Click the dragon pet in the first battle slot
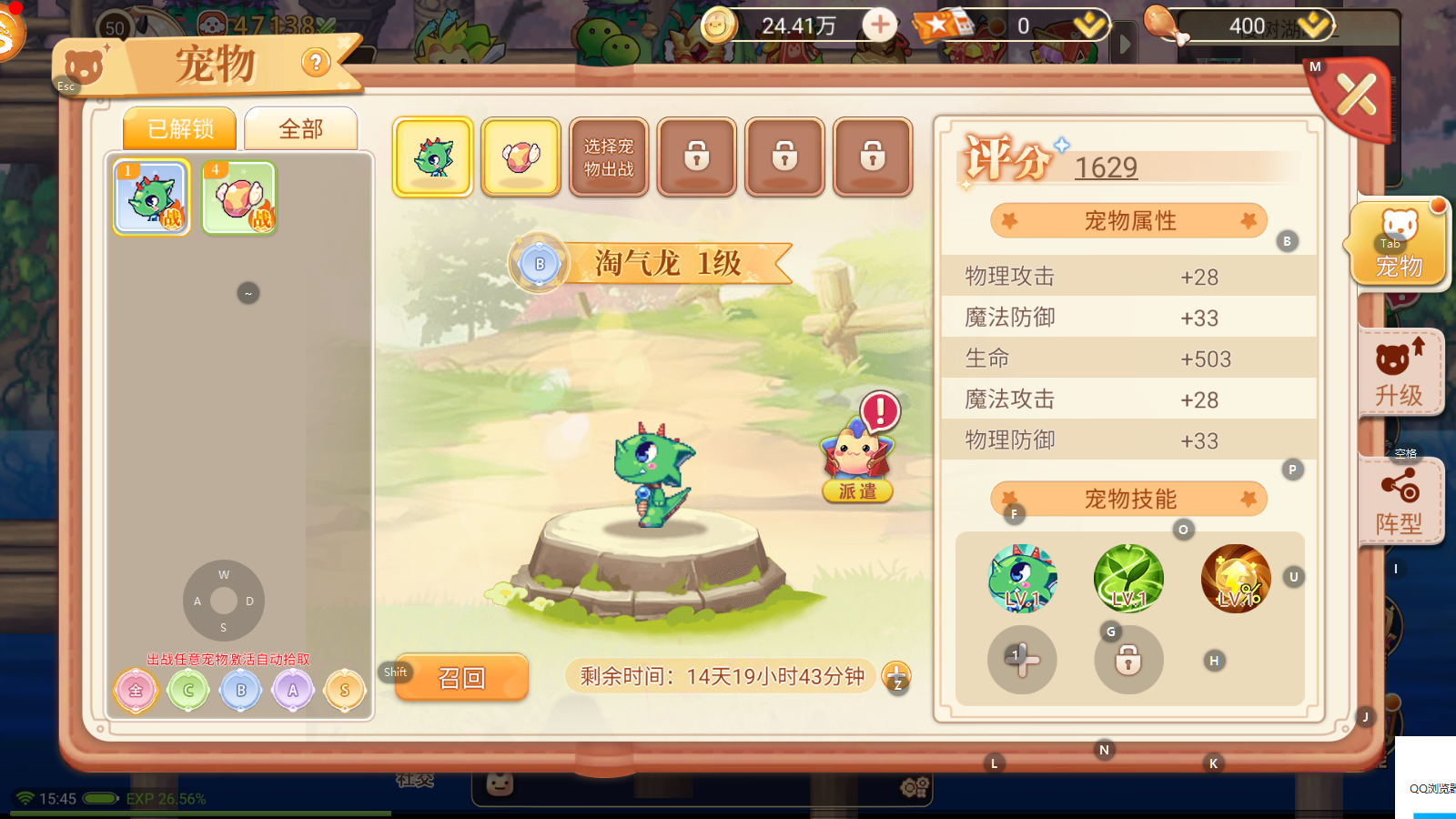The image size is (1456, 819). pos(433,157)
